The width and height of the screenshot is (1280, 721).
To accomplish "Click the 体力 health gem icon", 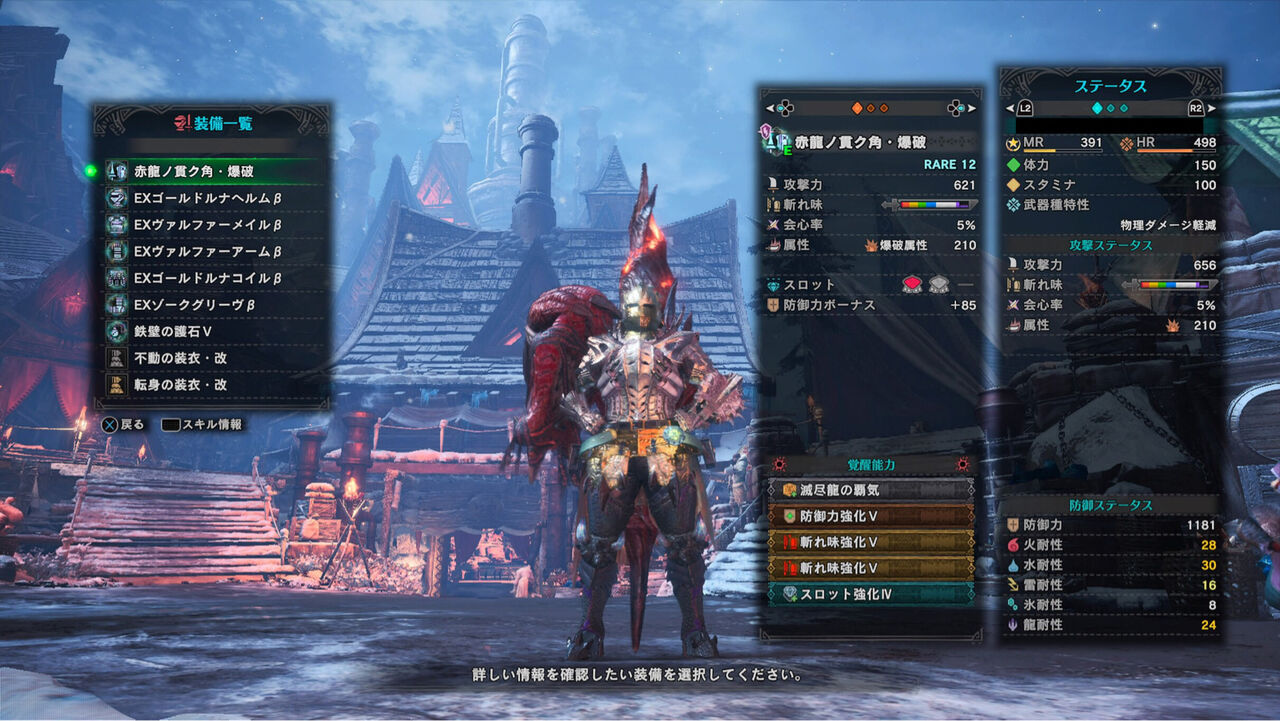I will (x=1015, y=164).
